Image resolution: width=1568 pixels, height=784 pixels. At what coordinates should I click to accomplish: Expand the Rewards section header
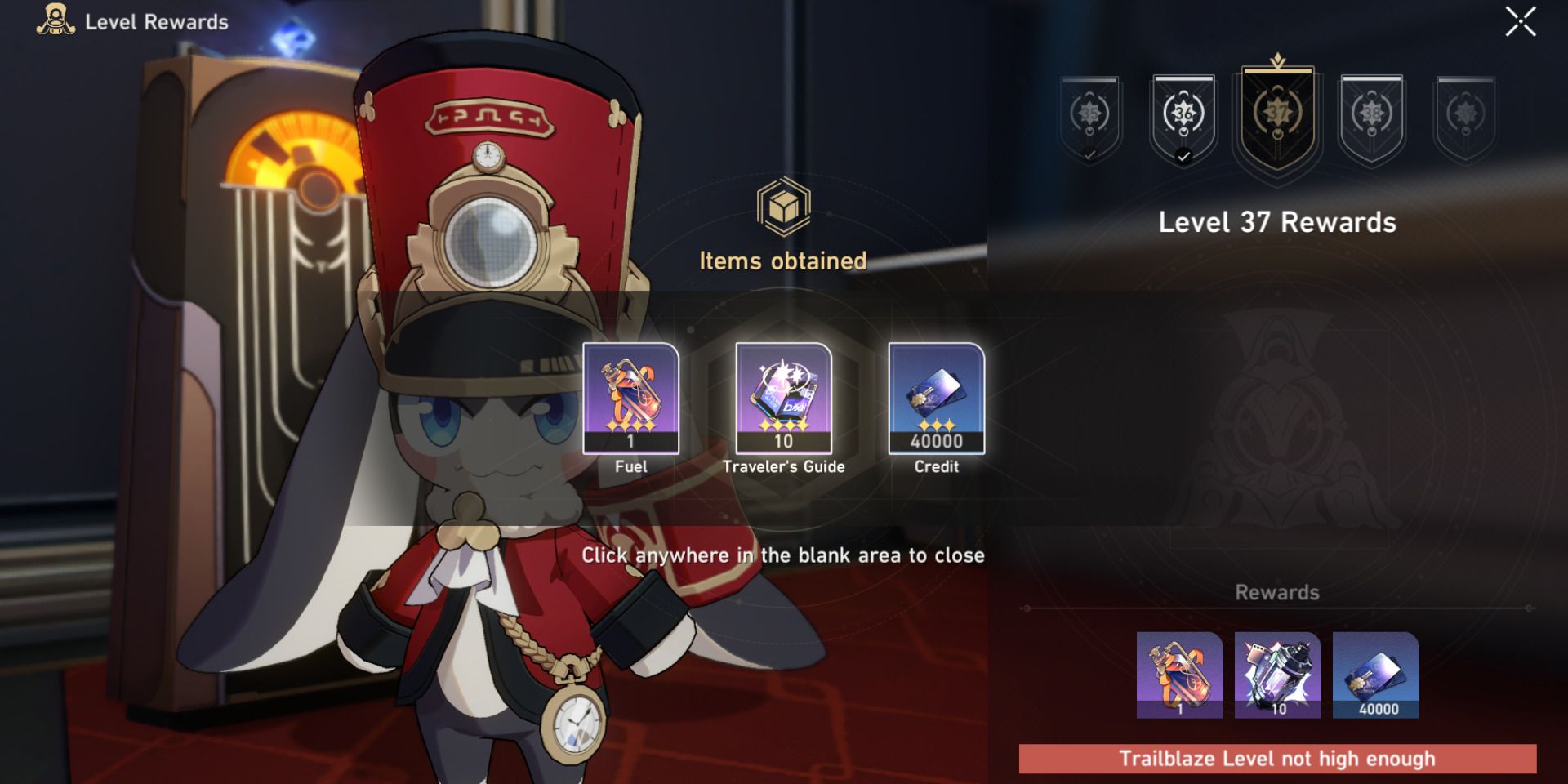pos(1278,592)
